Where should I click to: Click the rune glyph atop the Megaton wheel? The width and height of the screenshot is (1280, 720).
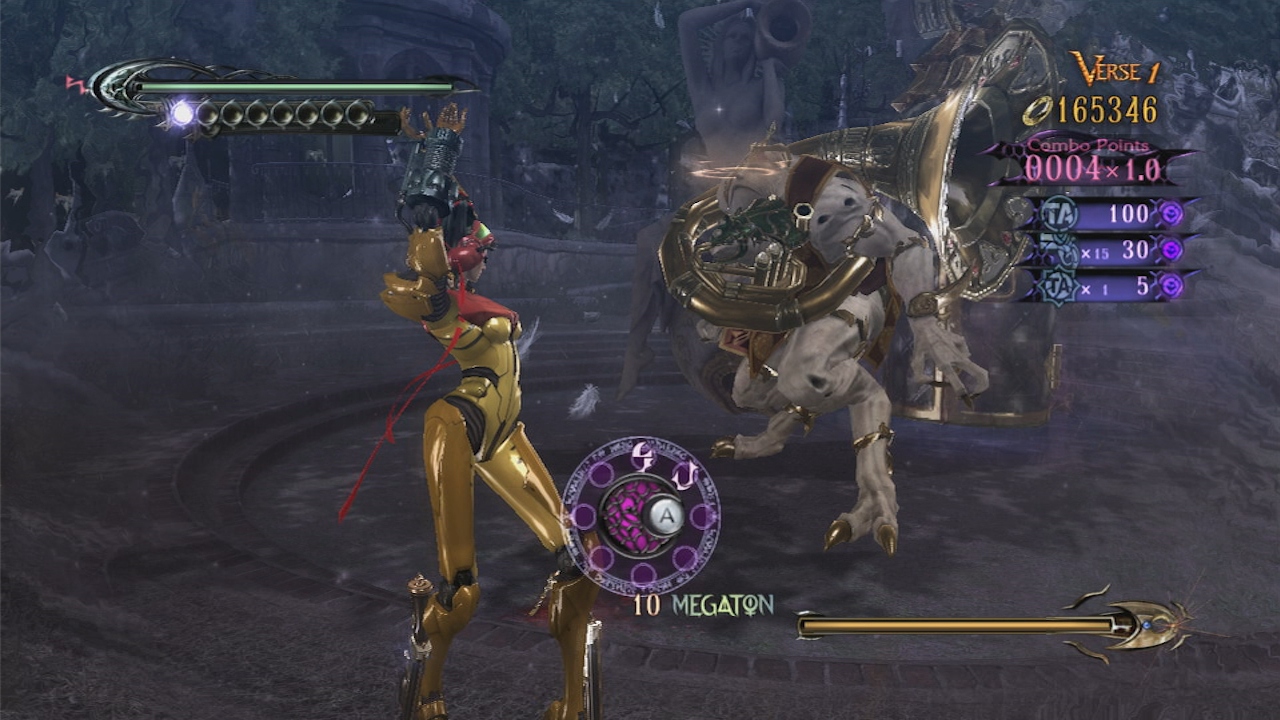(641, 456)
